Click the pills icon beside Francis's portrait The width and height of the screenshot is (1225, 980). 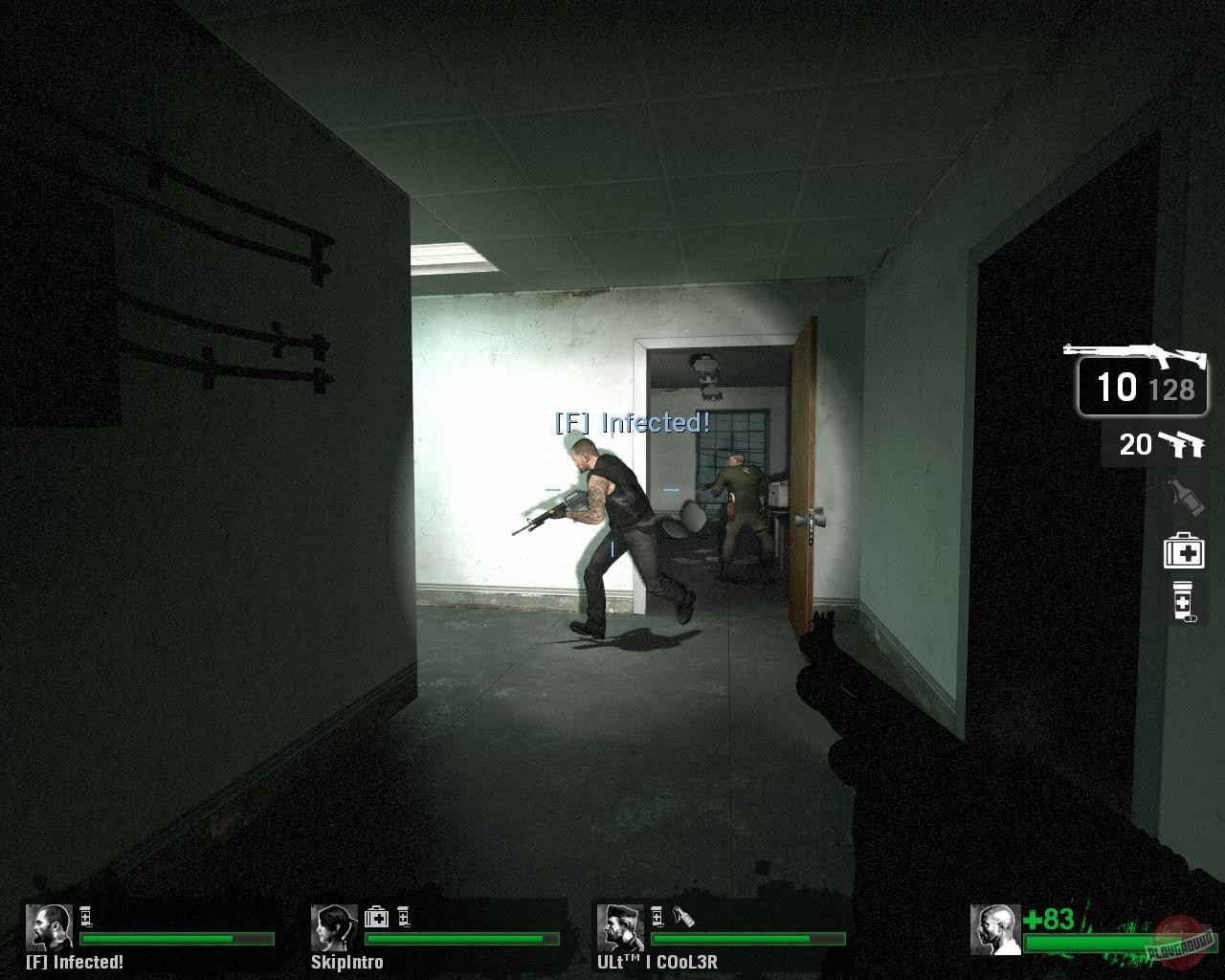[x=87, y=917]
